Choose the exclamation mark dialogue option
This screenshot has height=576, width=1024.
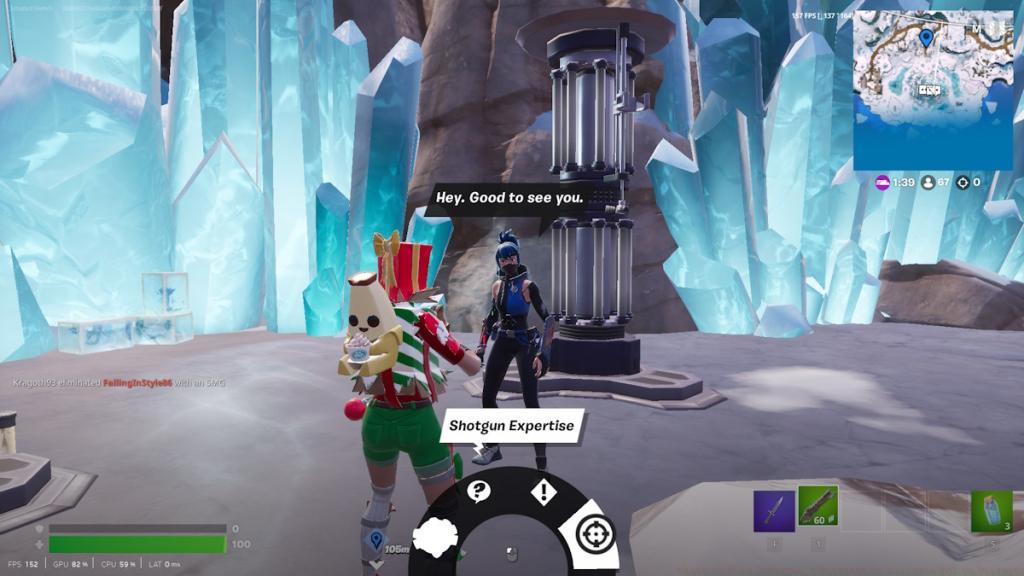tap(543, 492)
